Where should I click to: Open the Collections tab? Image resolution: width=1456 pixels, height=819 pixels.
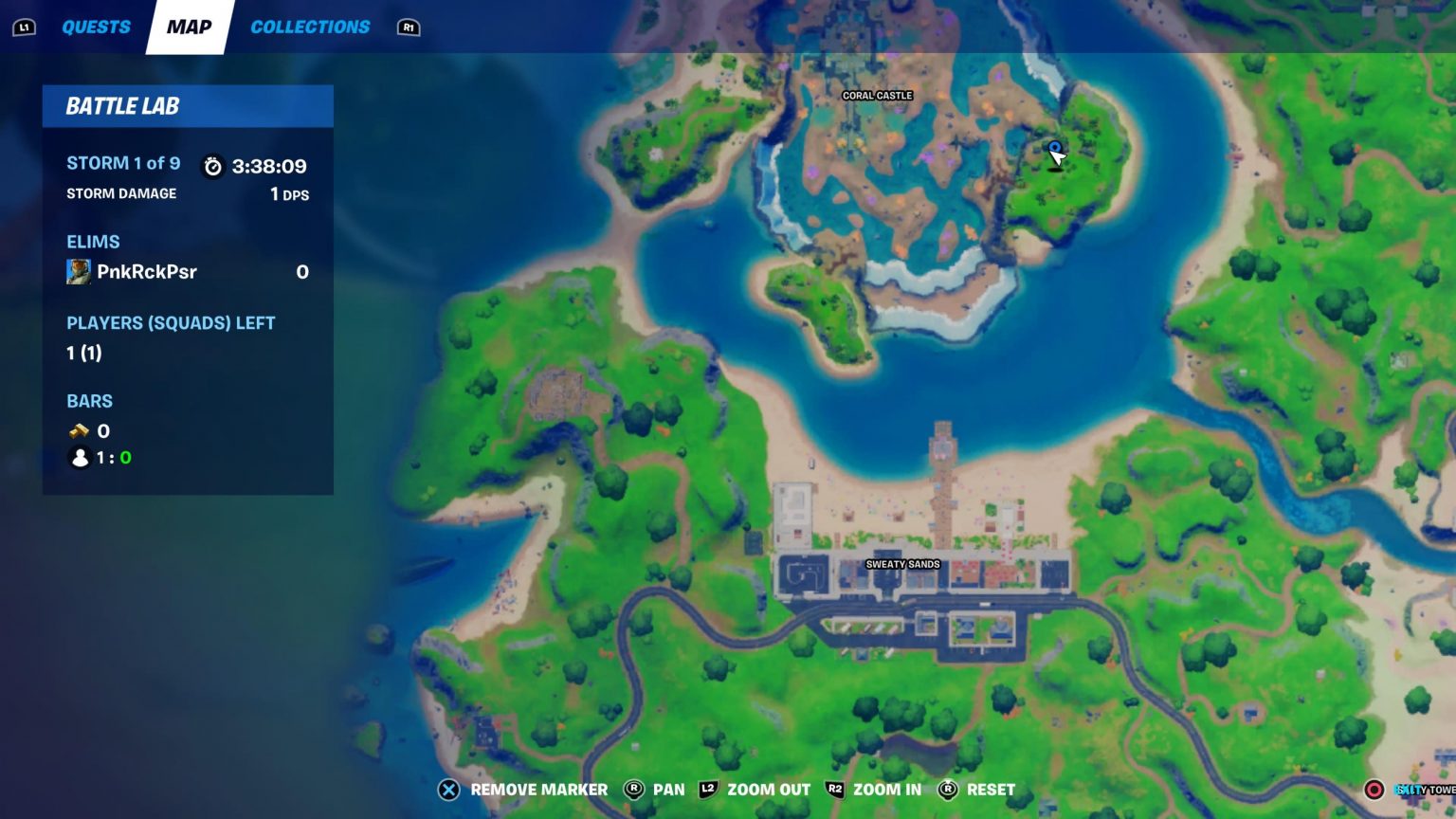[x=310, y=27]
